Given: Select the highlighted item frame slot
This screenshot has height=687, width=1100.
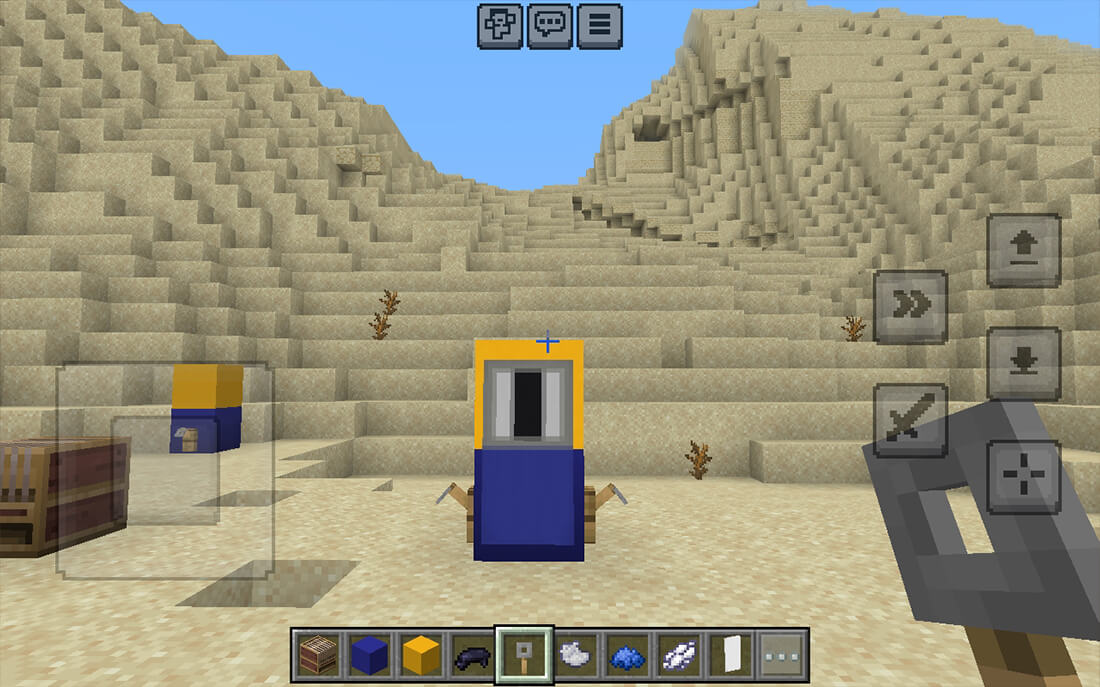Looking at the screenshot, I should pyautogui.click(x=524, y=655).
